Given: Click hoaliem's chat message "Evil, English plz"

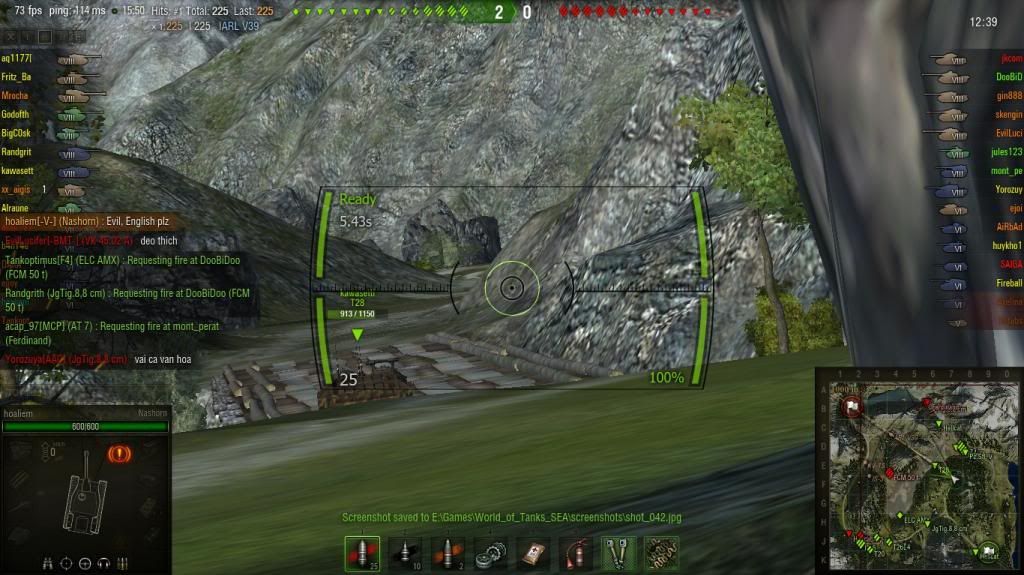Looking at the screenshot, I should [127, 222].
